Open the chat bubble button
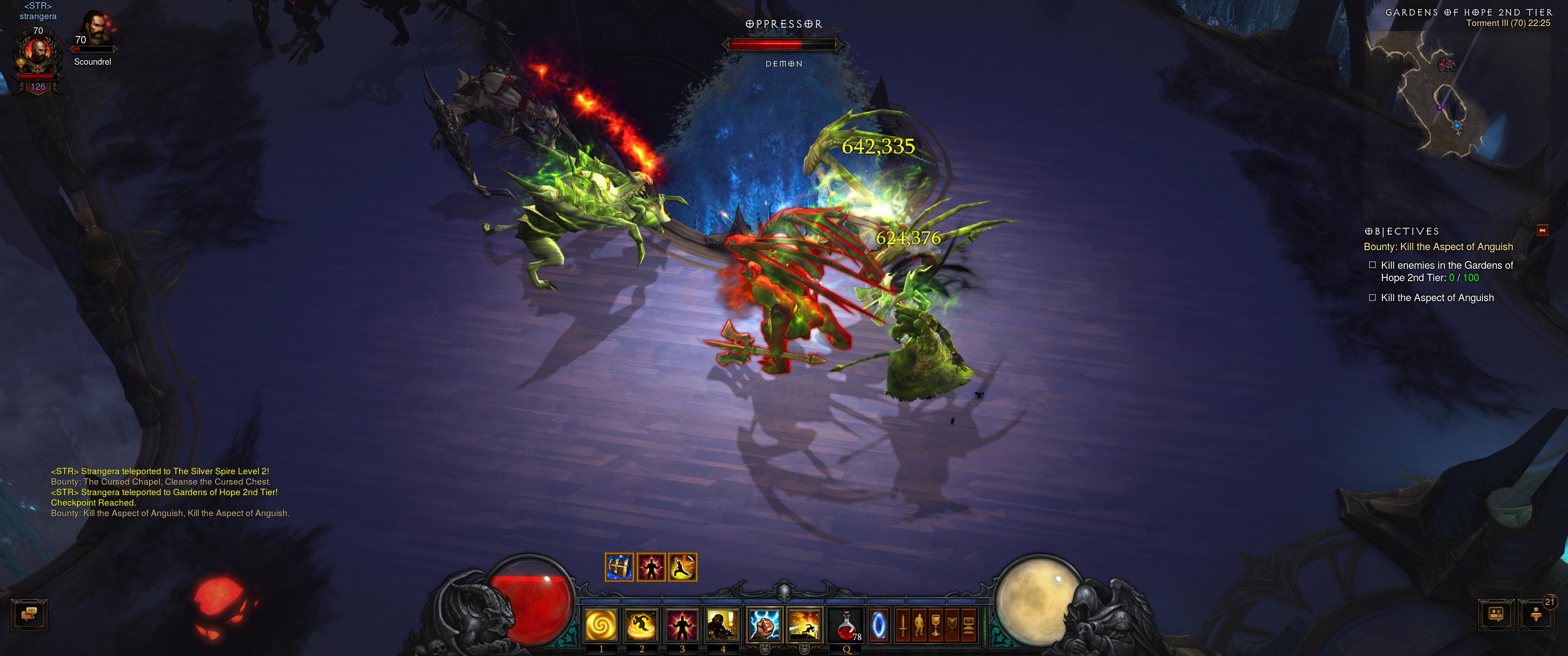The height and width of the screenshot is (656, 1568). coord(29,615)
